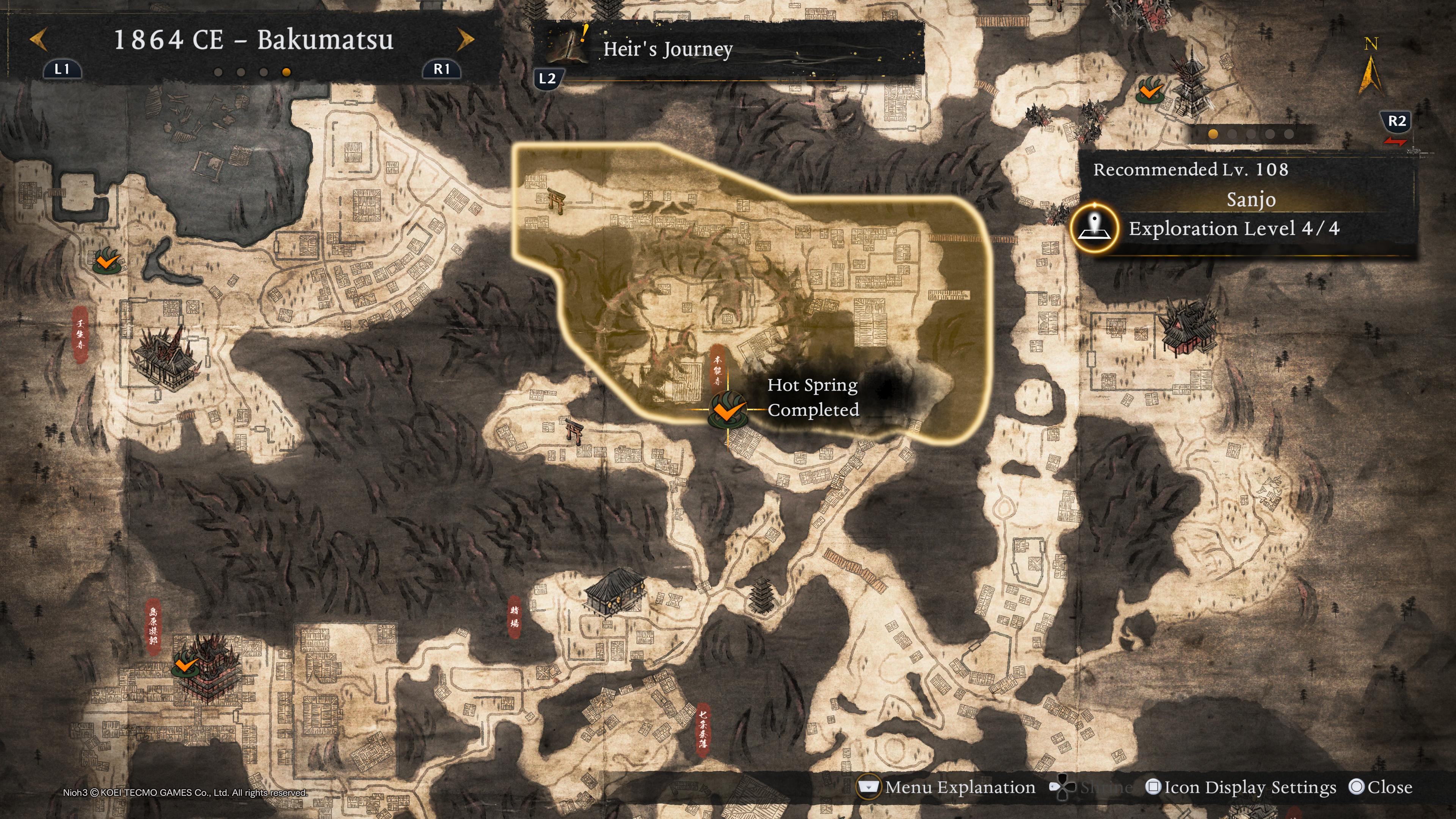Image resolution: width=1456 pixels, height=819 pixels.
Task: Select the completed Hot Spring map marker
Action: point(728,410)
